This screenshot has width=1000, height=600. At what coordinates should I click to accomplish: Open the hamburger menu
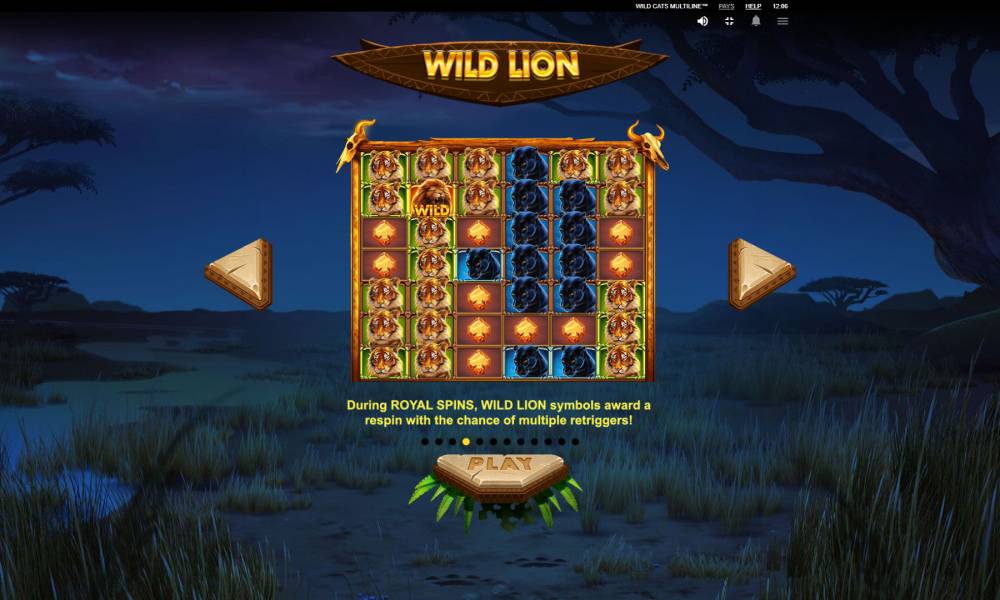(x=783, y=21)
